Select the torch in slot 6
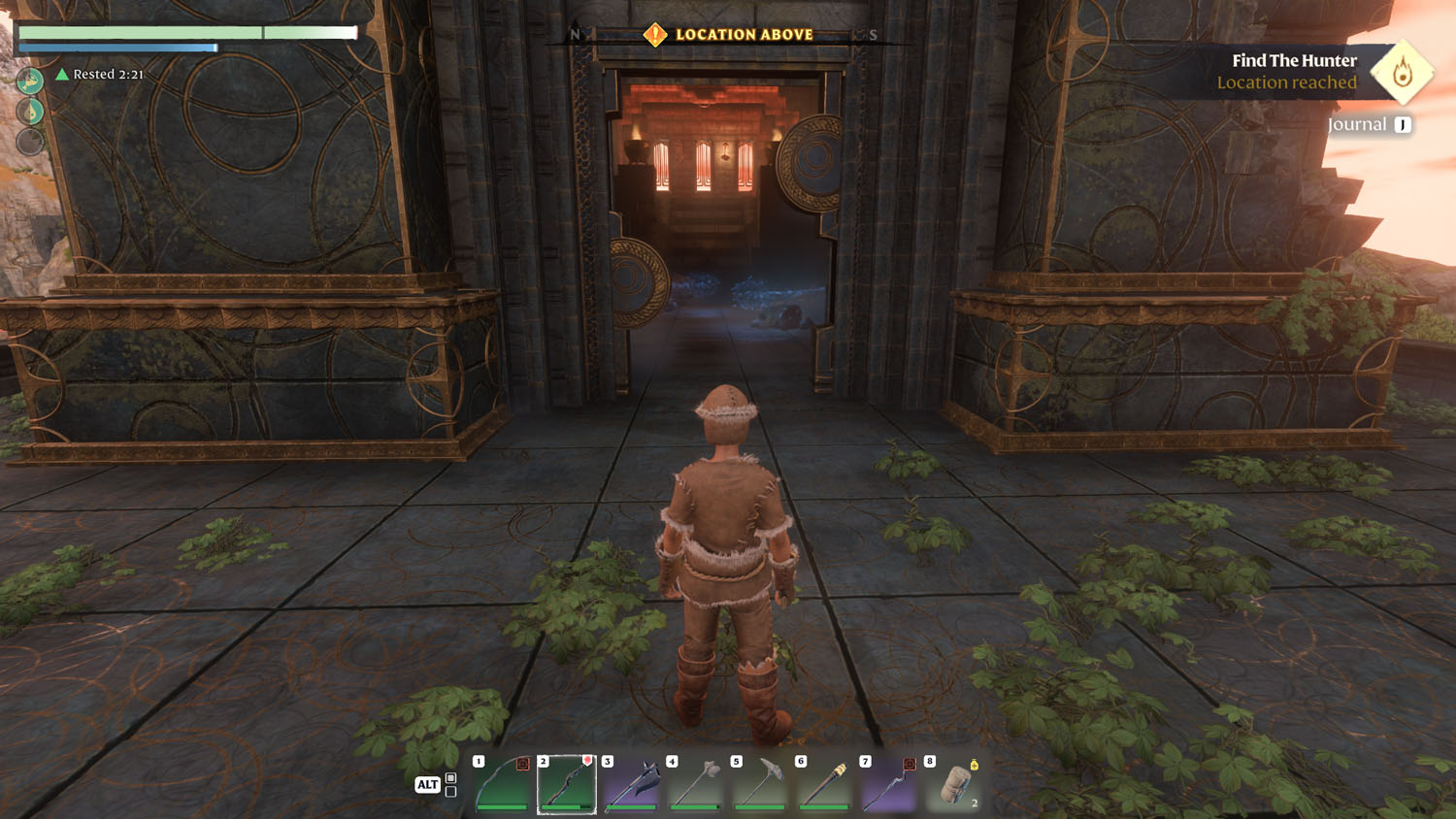Viewport: 1456px width, 819px height. point(824,783)
